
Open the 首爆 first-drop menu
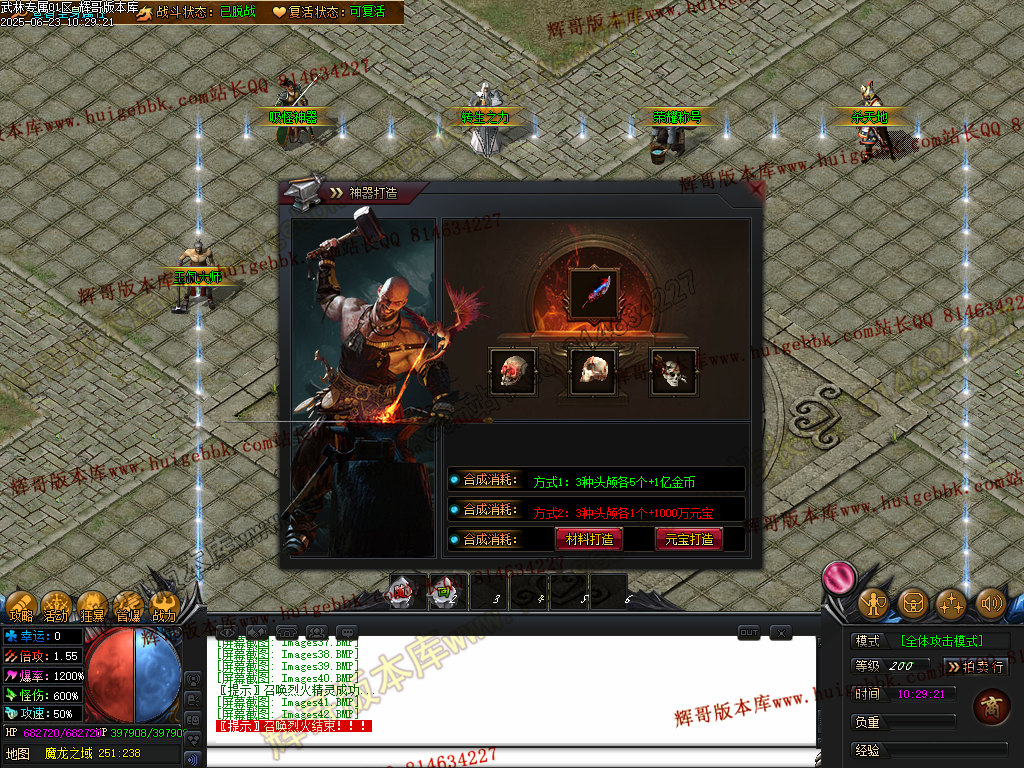click(128, 606)
